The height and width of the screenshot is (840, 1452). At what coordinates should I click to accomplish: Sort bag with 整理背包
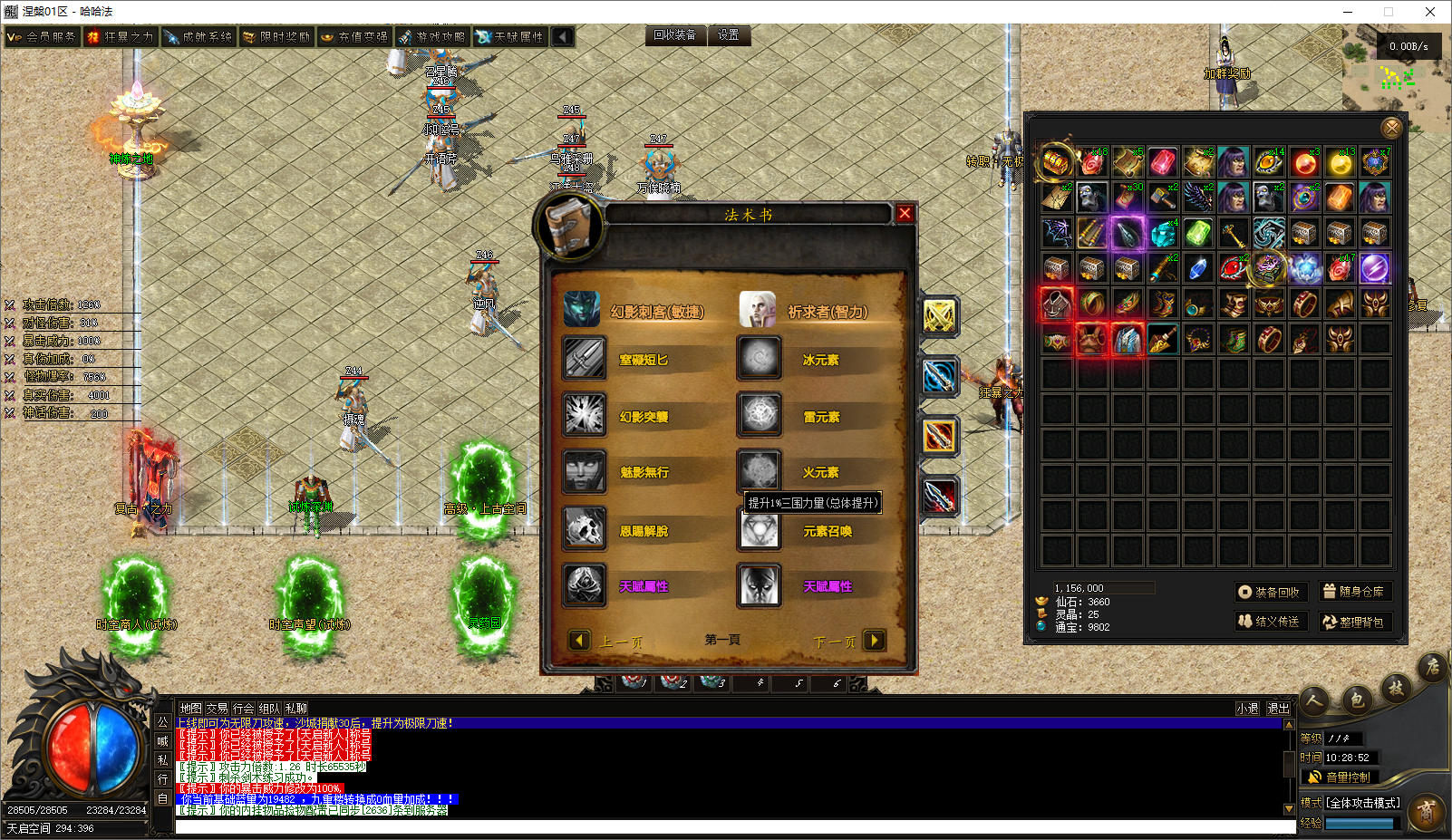[1354, 622]
